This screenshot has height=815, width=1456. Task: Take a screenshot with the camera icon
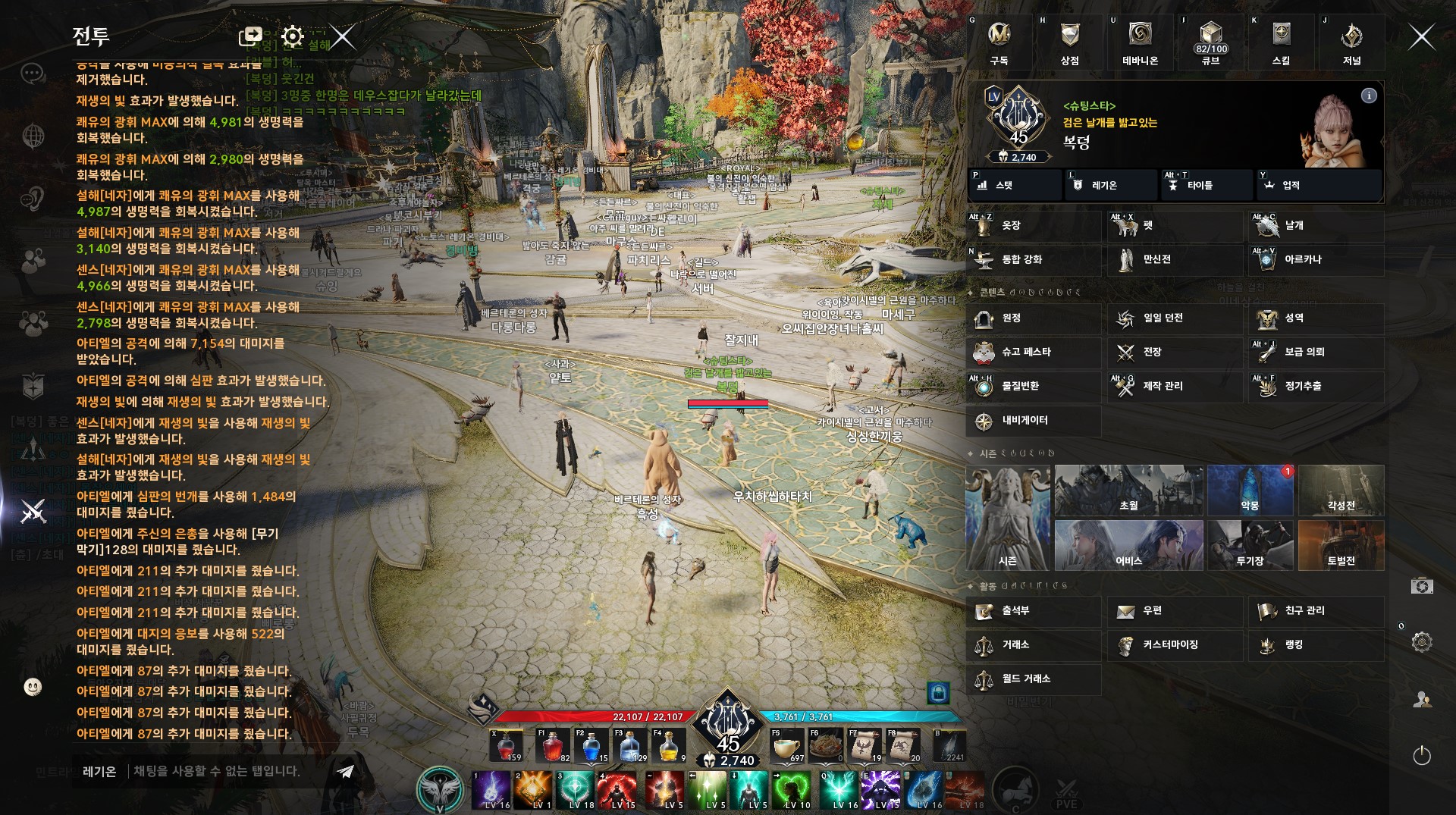point(1422,585)
